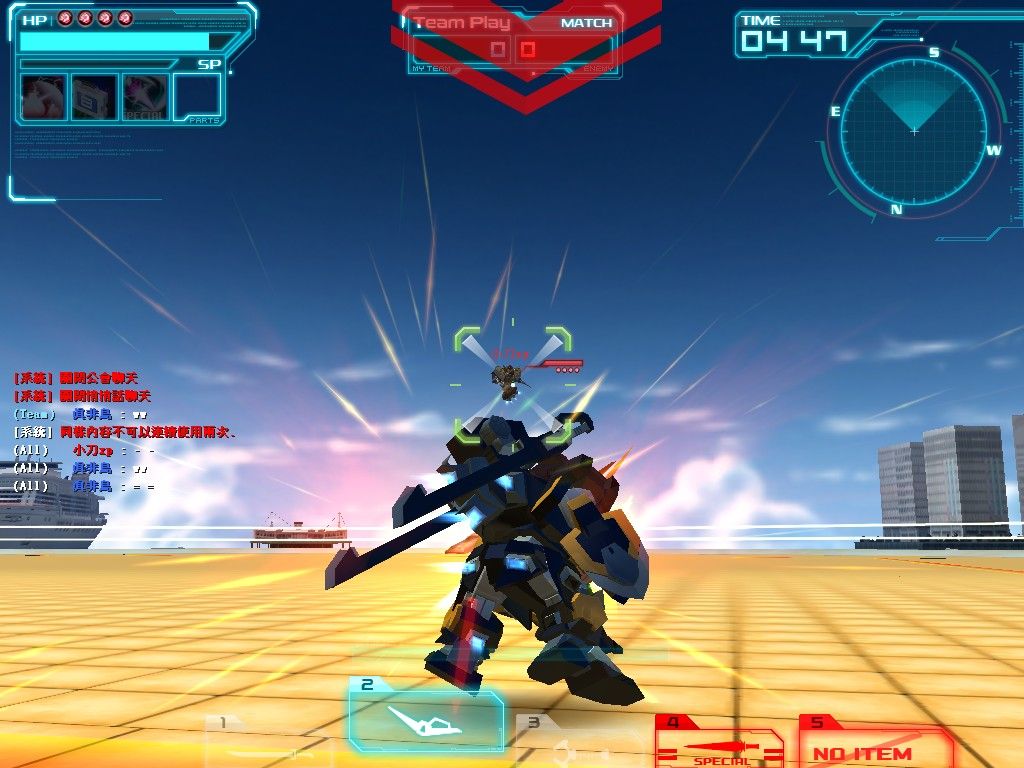Select the first skill icon under SP bar

(x=44, y=98)
